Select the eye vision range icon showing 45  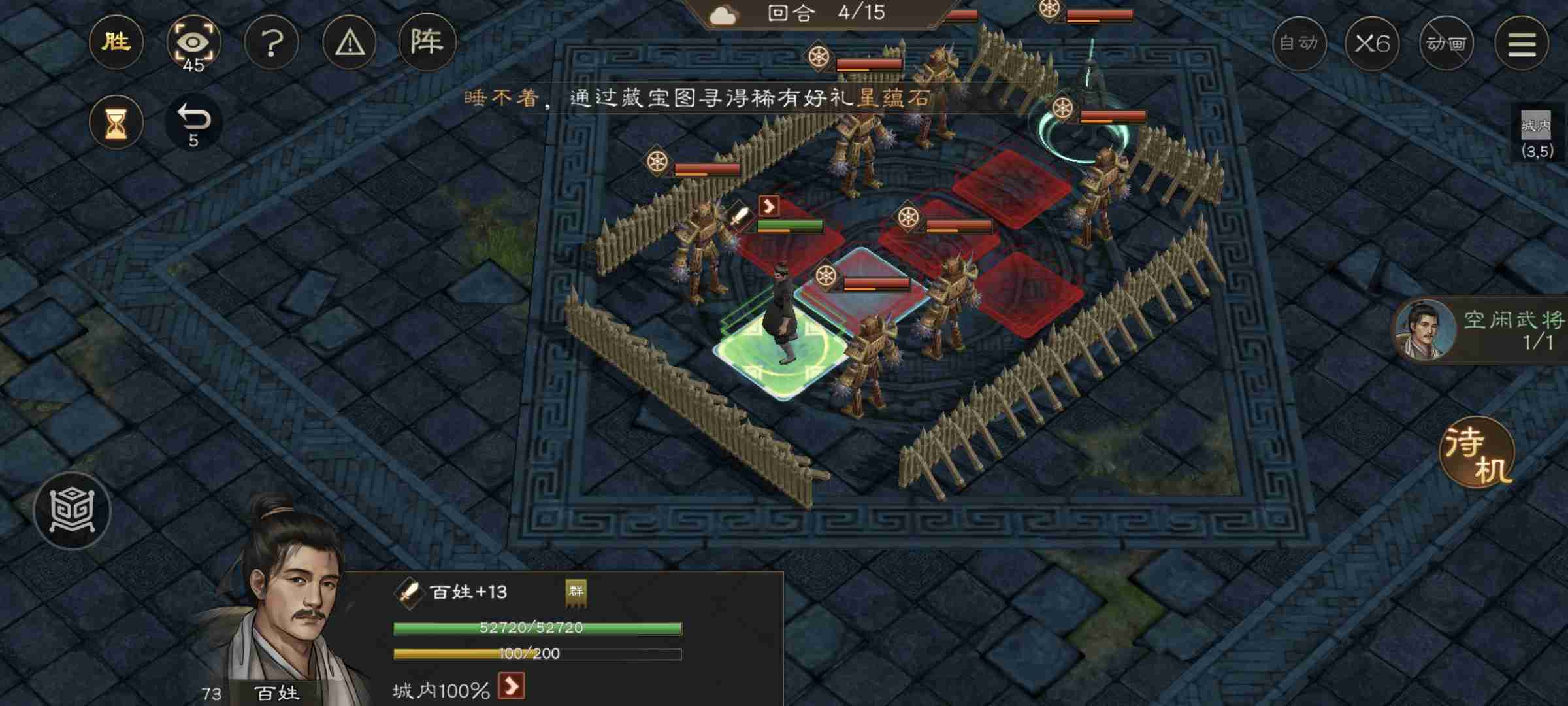(194, 41)
